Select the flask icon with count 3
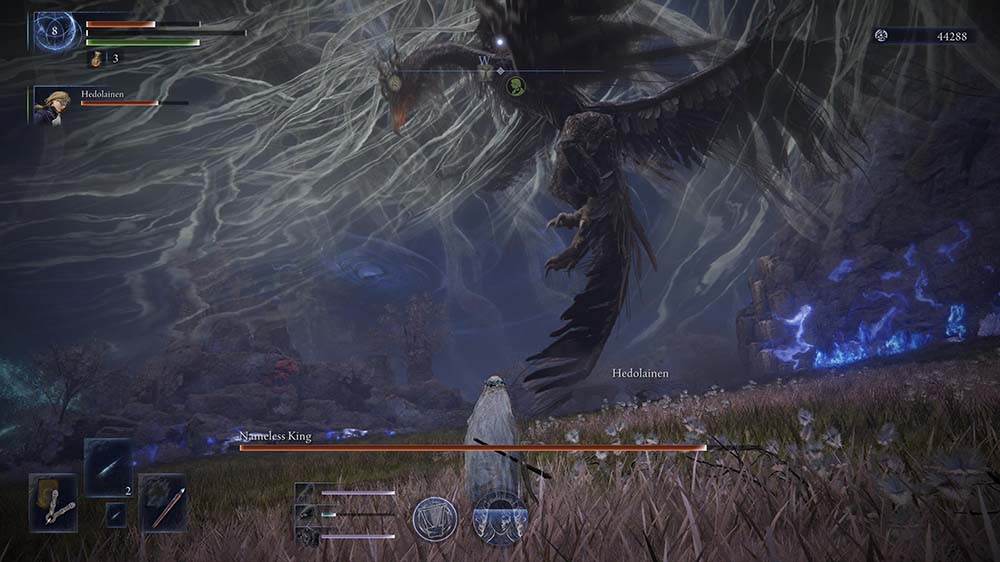Viewport: 1000px width, 562px height. [x=97, y=59]
